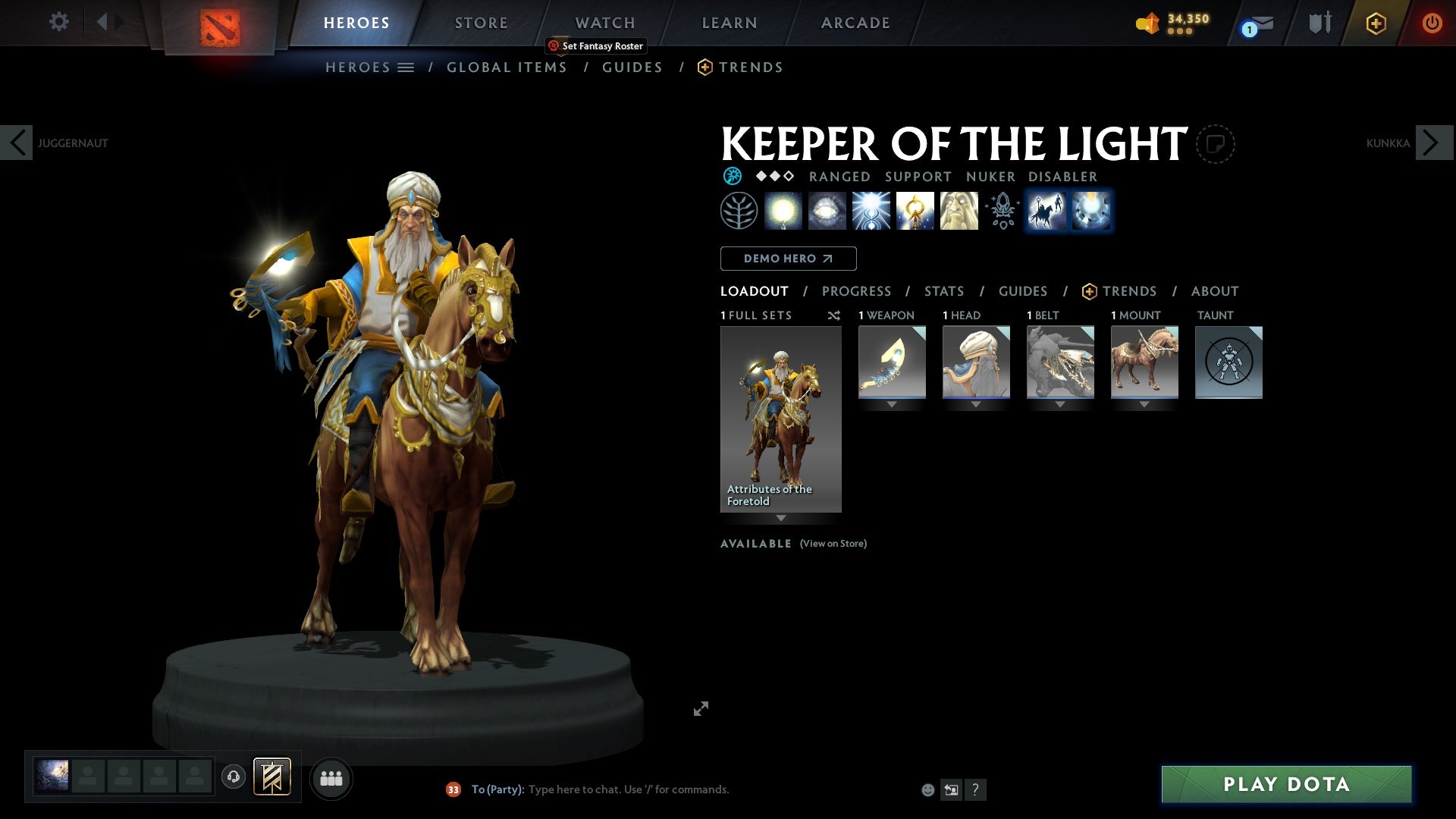Show the hero Stats tab
The image size is (1456, 819).
(x=943, y=291)
